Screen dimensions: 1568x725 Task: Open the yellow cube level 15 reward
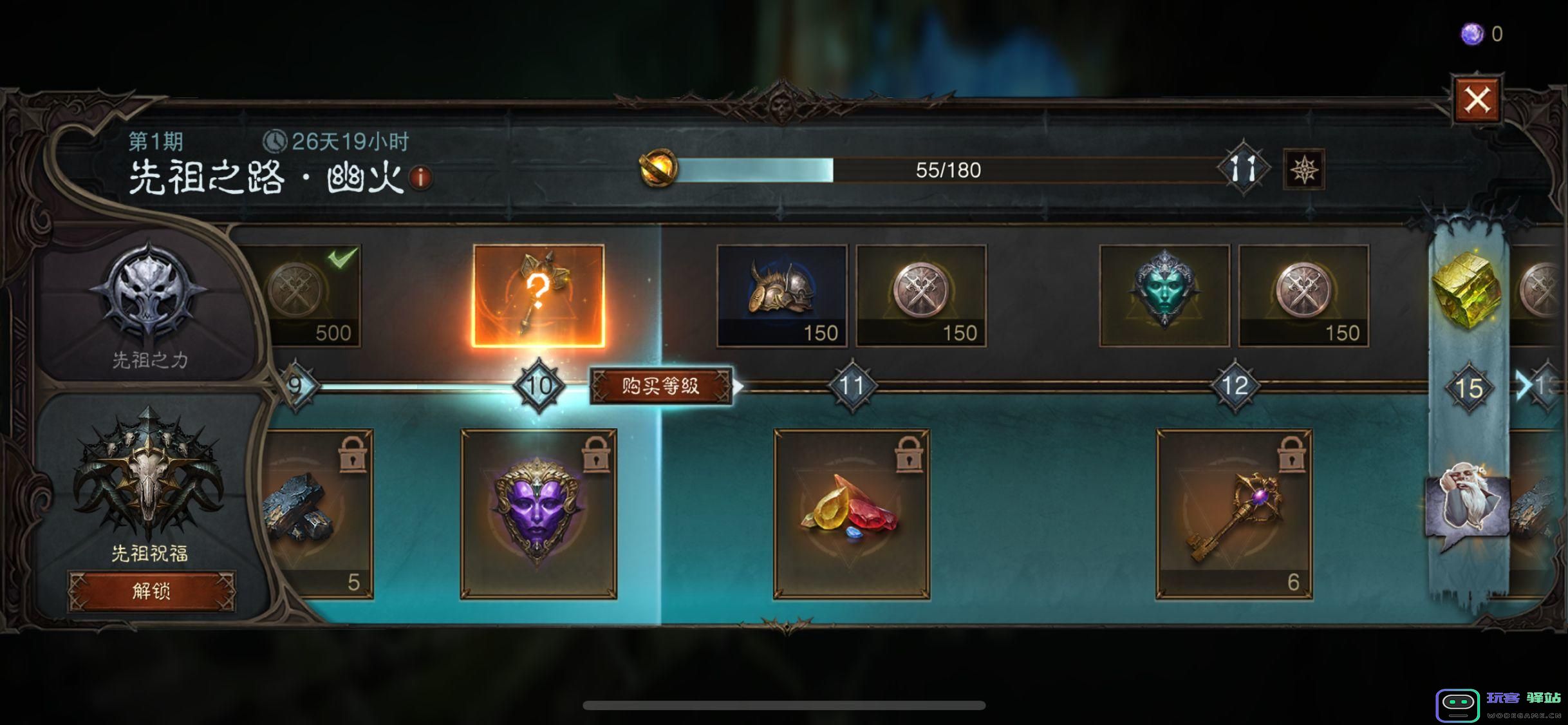pyautogui.click(x=1468, y=290)
